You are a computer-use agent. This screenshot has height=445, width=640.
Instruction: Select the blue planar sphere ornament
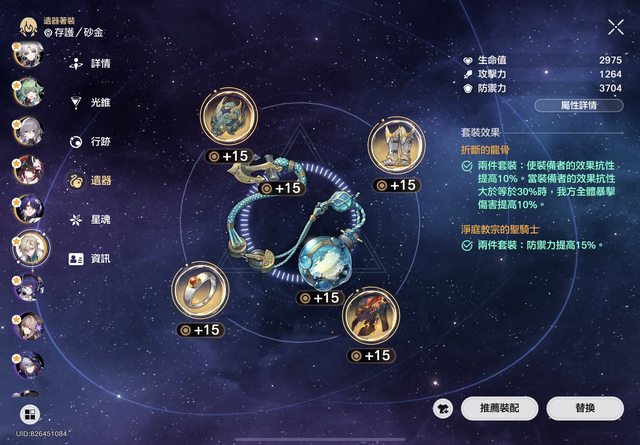click(x=324, y=262)
